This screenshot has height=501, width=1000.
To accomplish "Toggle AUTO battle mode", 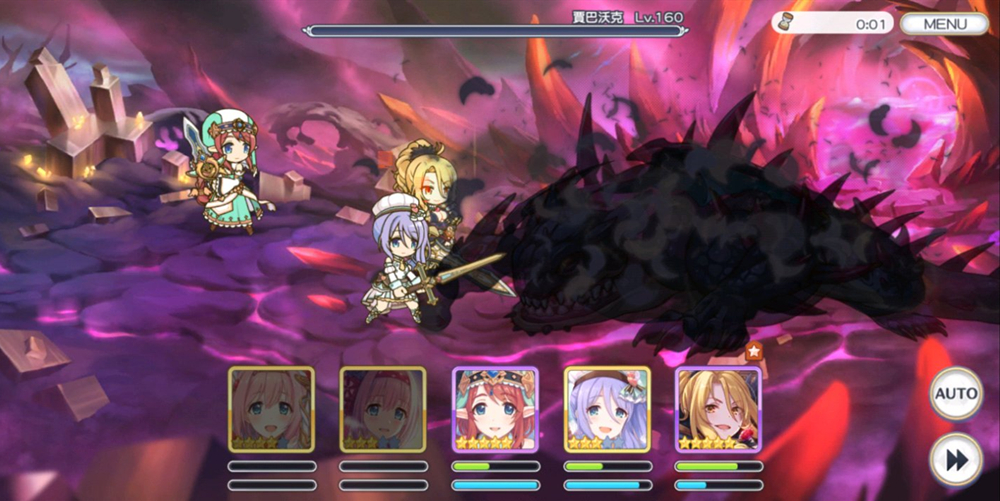I will [x=955, y=394].
